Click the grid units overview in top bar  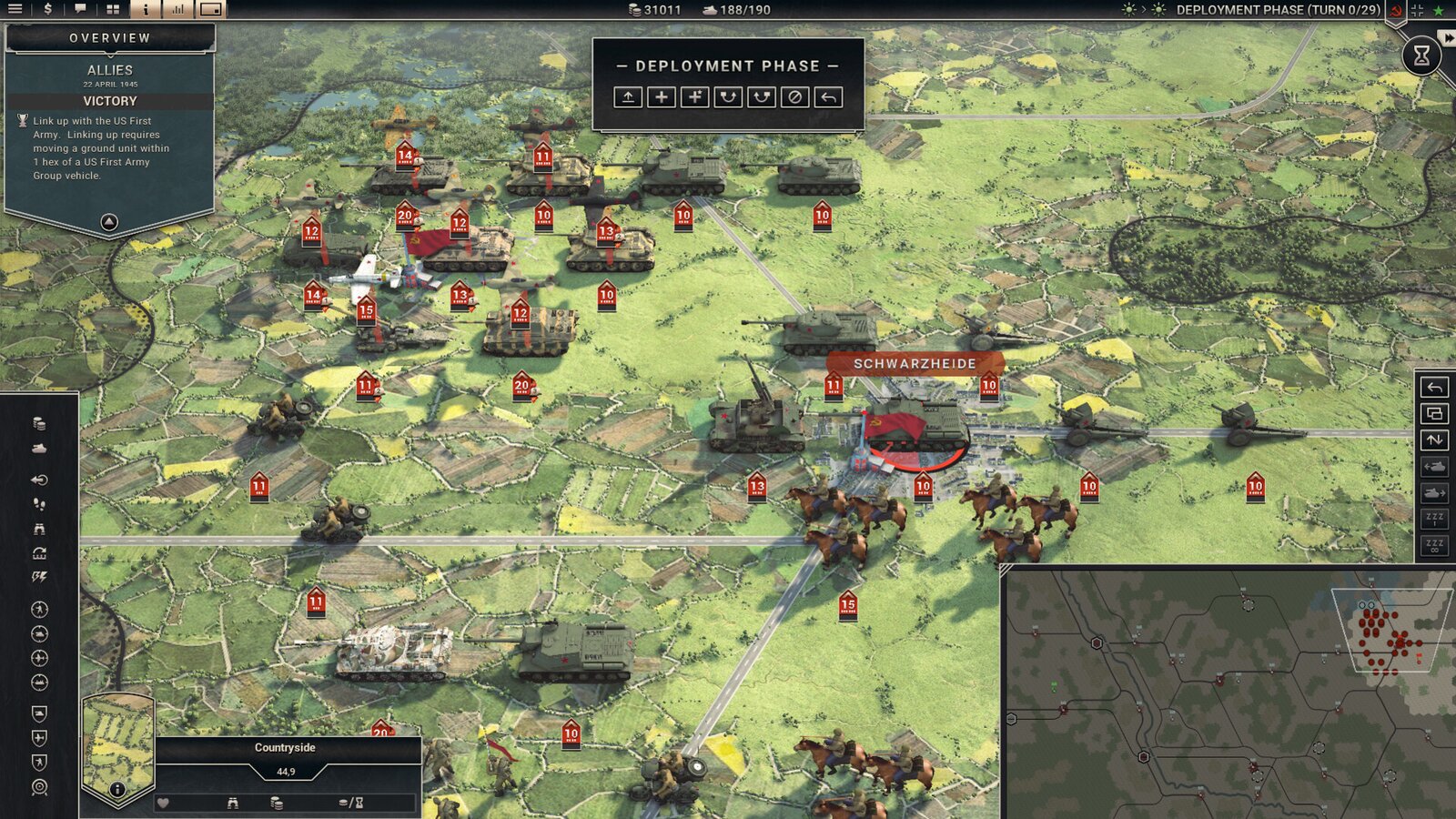pos(111,10)
